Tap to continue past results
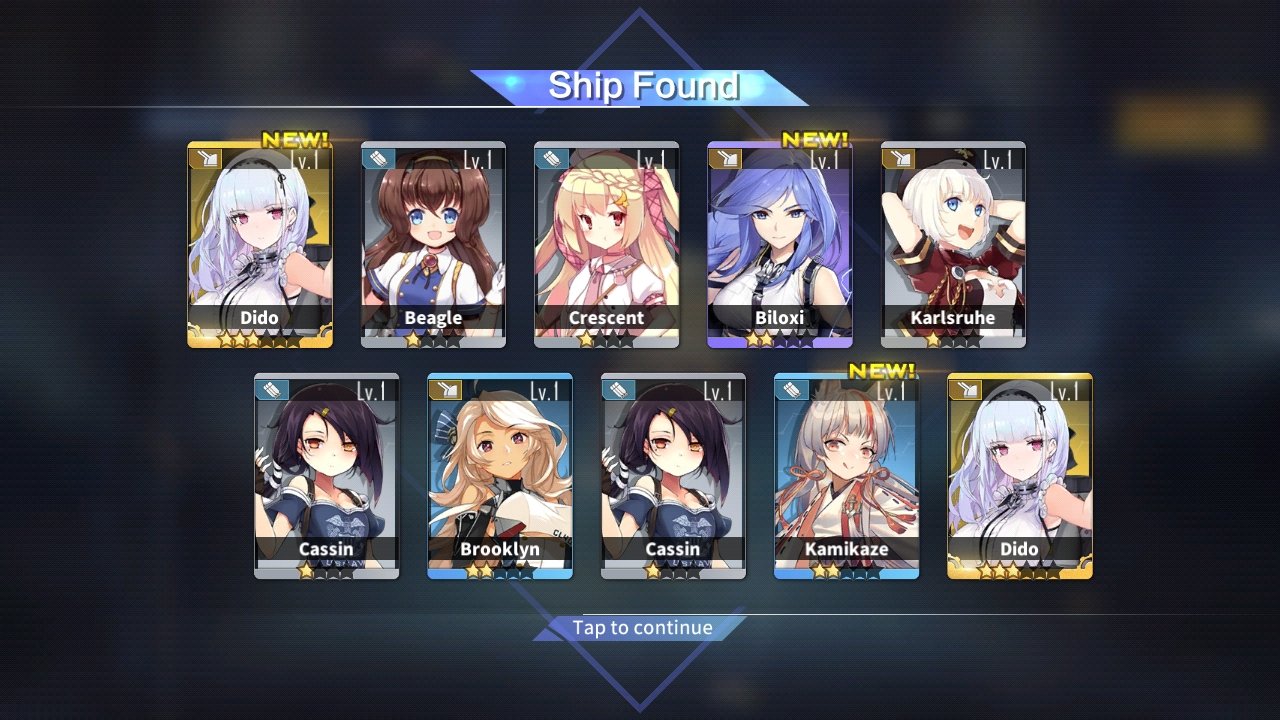 pos(641,628)
